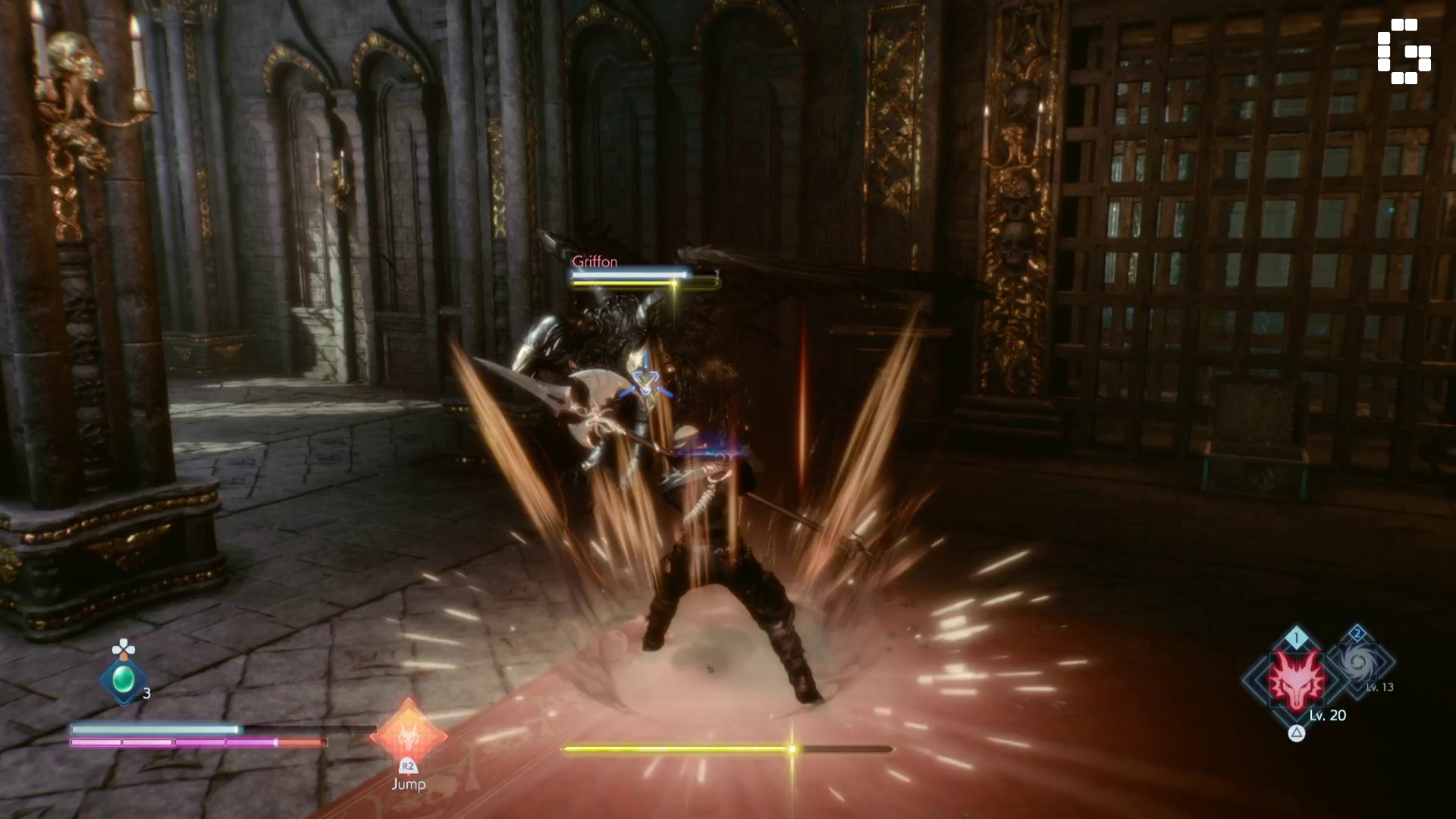This screenshot has height=819, width=1456.
Task: Click the blue target lock marker on Griffon
Action: pos(644,382)
